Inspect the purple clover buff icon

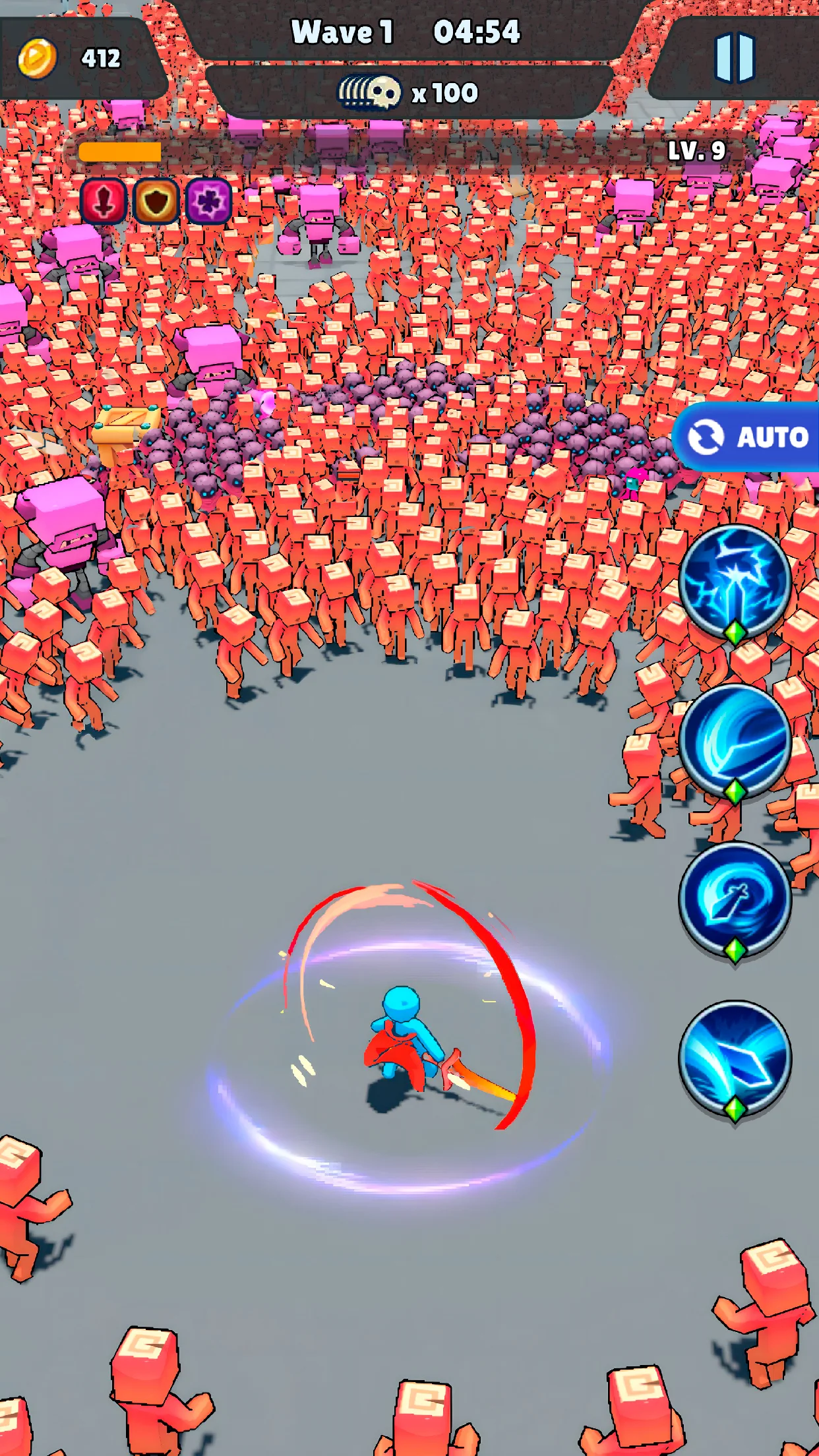[x=208, y=201]
